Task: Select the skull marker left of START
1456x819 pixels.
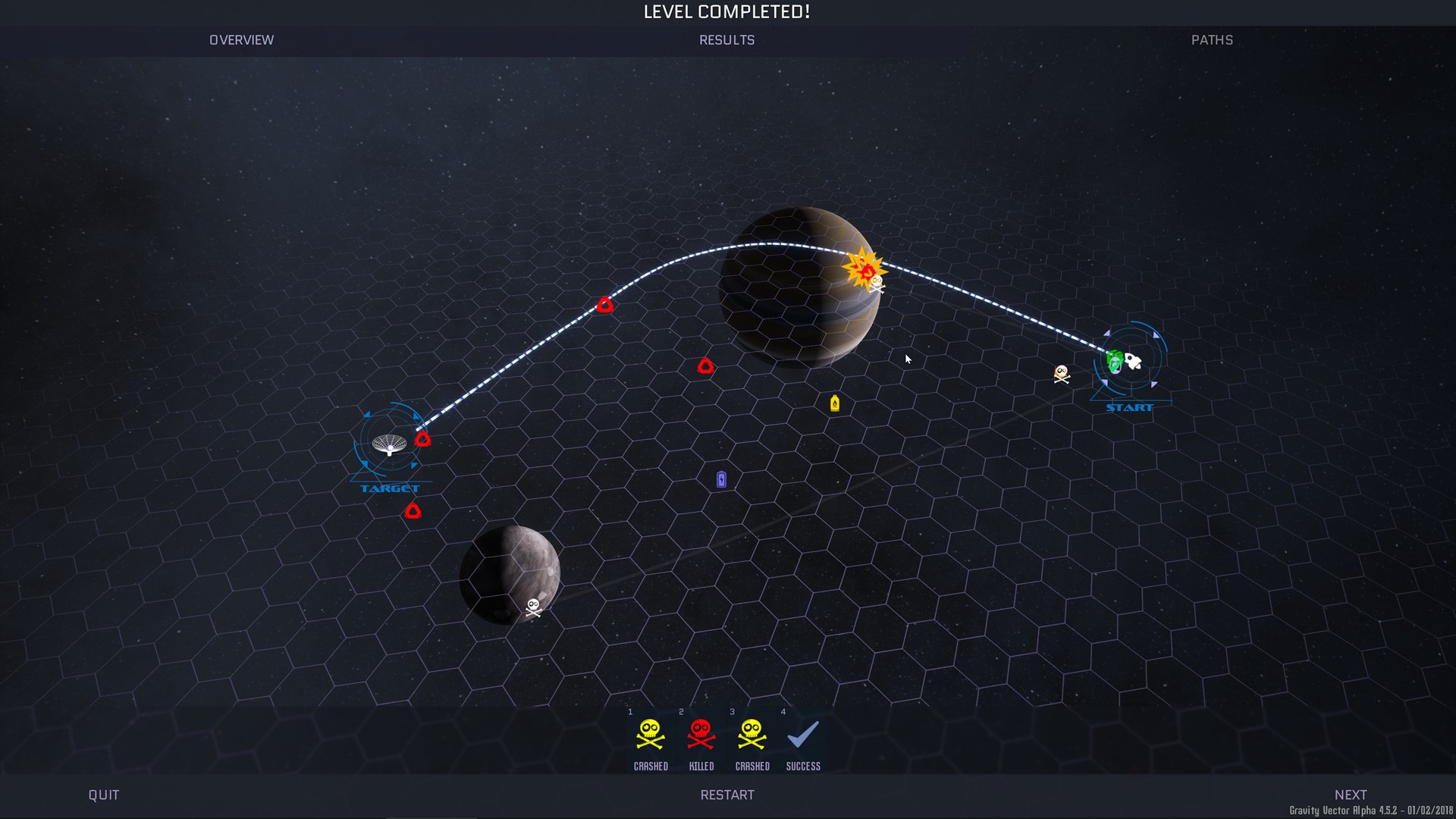Action: pos(1060,373)
